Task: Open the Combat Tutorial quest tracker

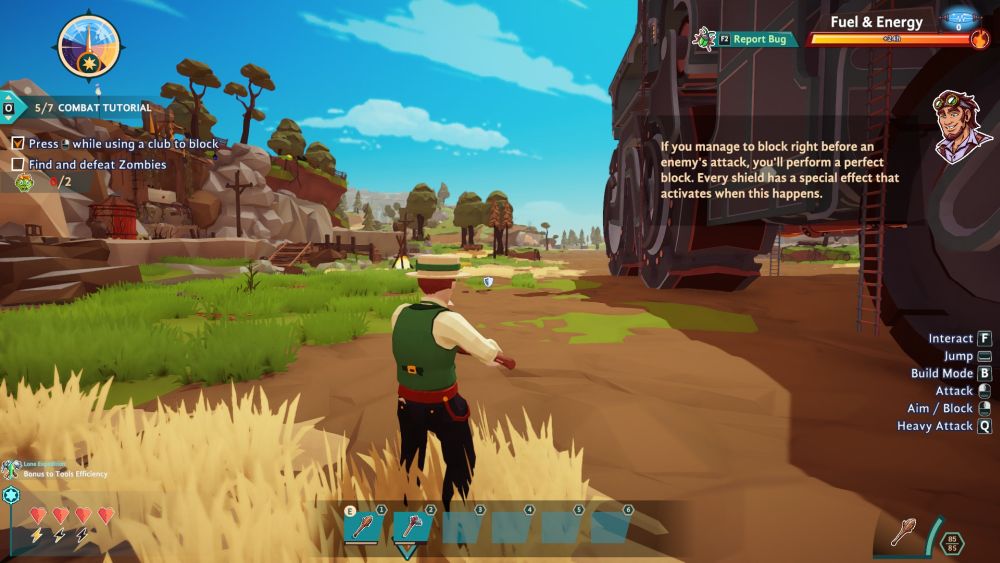Action: (x=92, y=108)
